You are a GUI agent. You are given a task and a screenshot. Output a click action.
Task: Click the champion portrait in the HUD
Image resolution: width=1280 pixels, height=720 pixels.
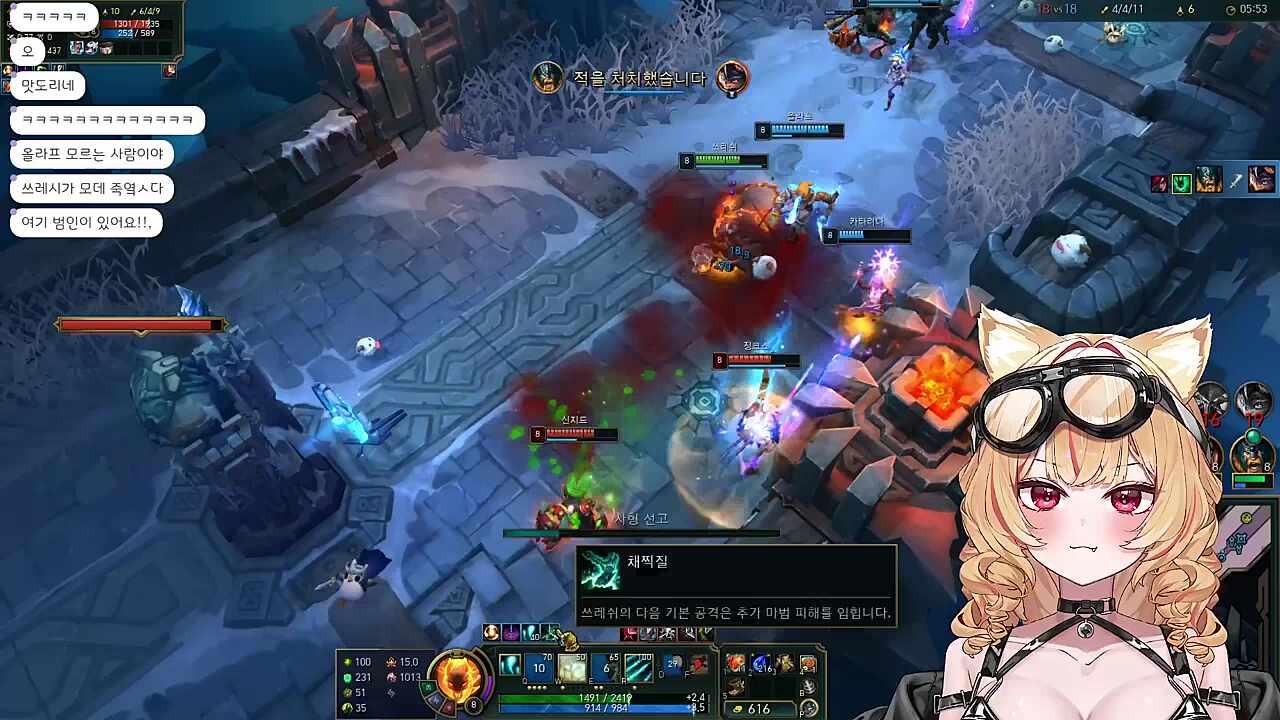[458, 673]
